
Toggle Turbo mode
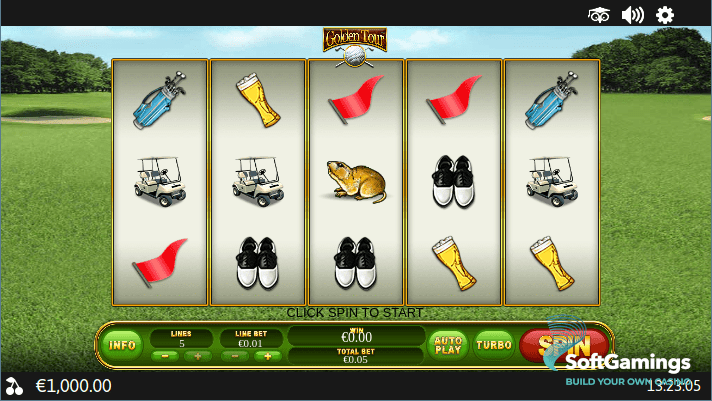click(494, 345)
